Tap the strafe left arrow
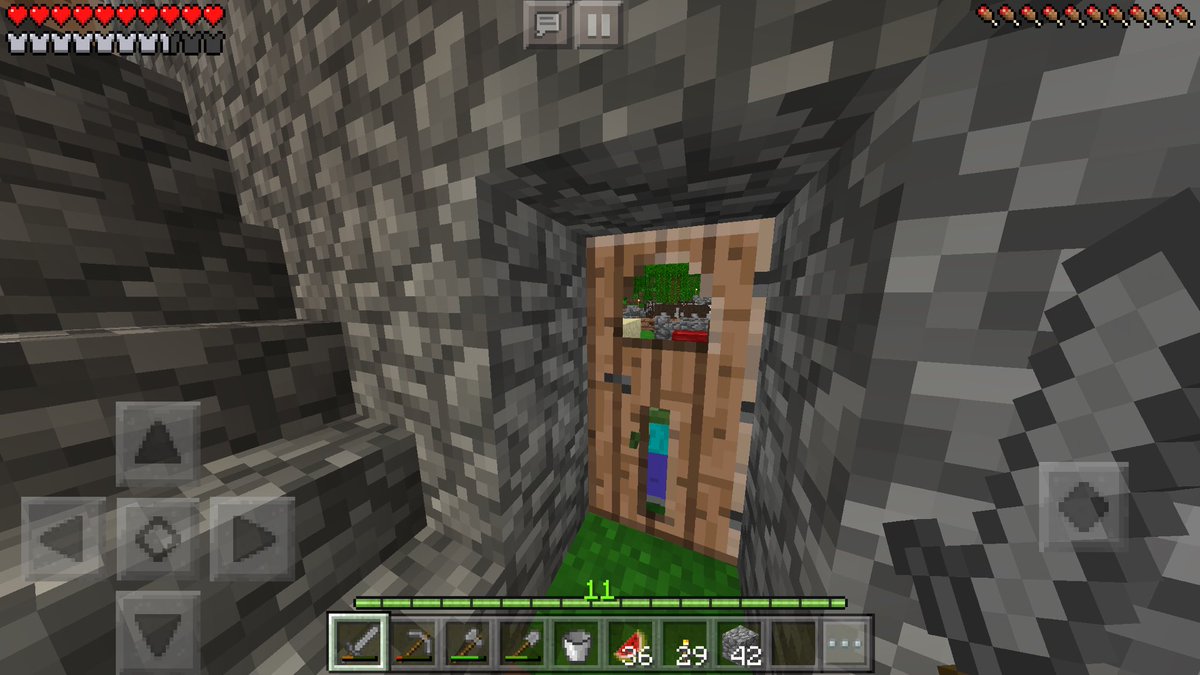The height and width of the screenshot is (675, 1200). coord(63,540)
